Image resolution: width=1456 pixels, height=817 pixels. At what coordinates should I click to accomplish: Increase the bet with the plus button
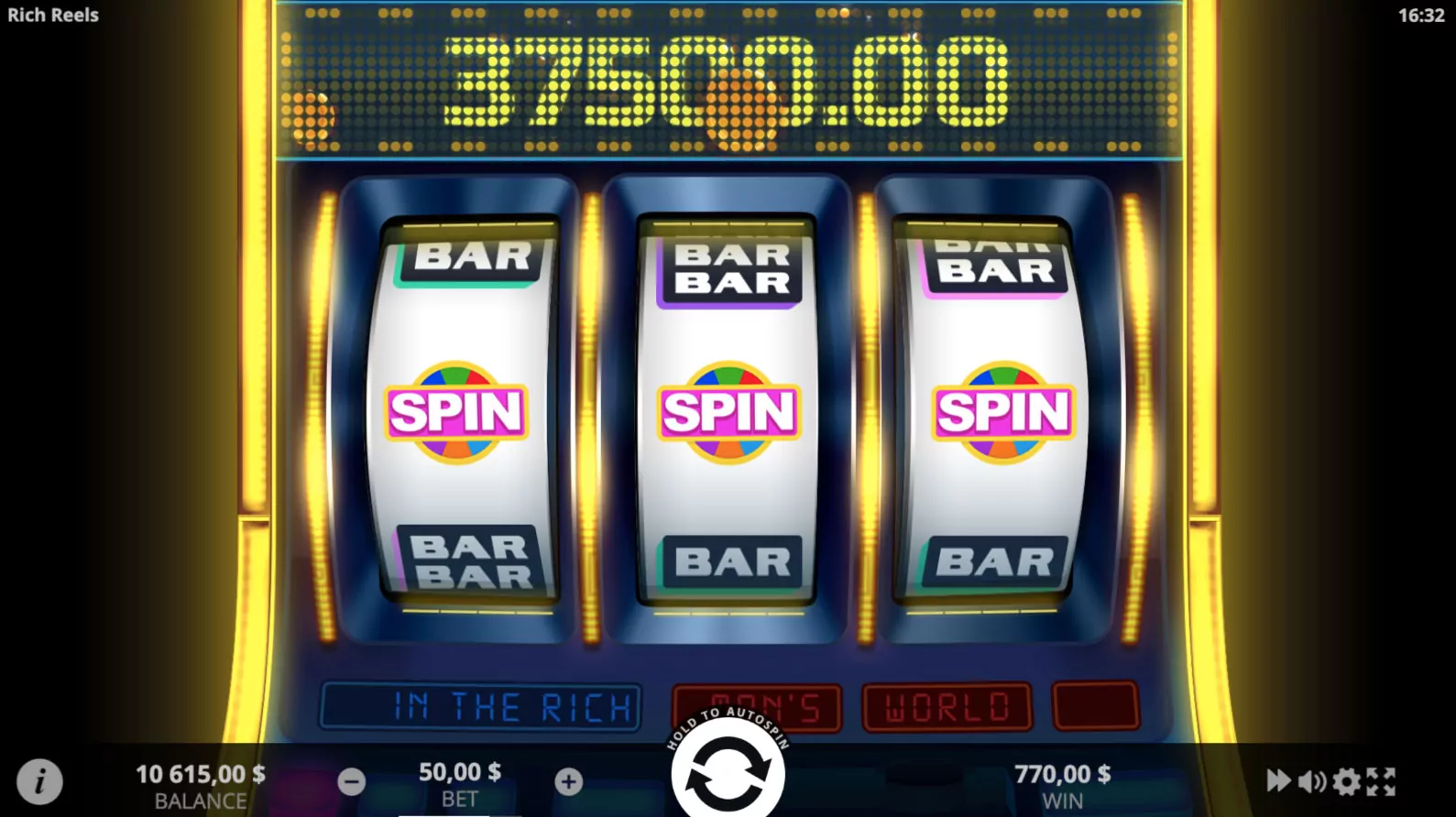(568, 780)
